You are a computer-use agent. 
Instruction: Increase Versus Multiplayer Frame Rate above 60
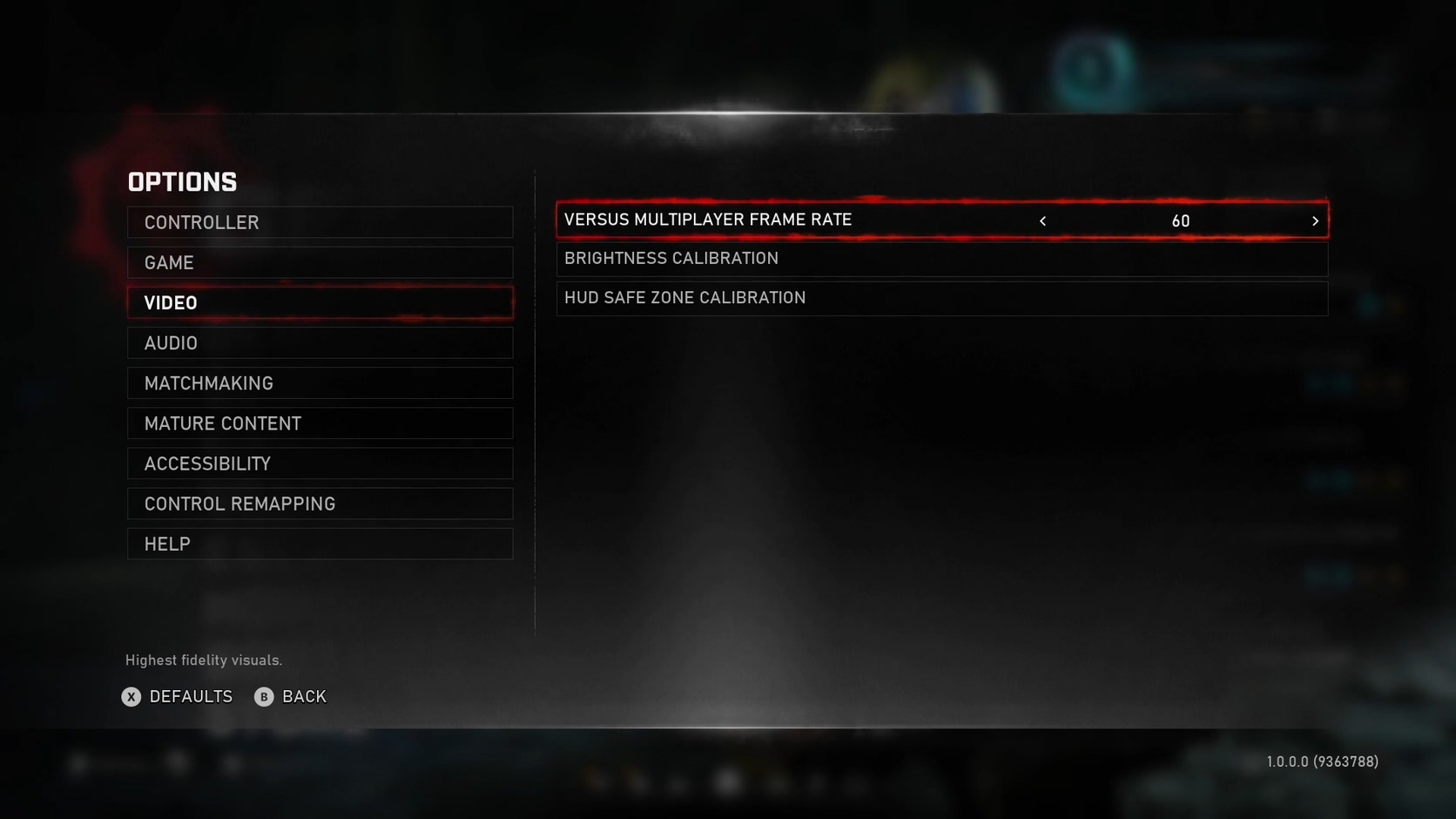[x=1315, y=220]
